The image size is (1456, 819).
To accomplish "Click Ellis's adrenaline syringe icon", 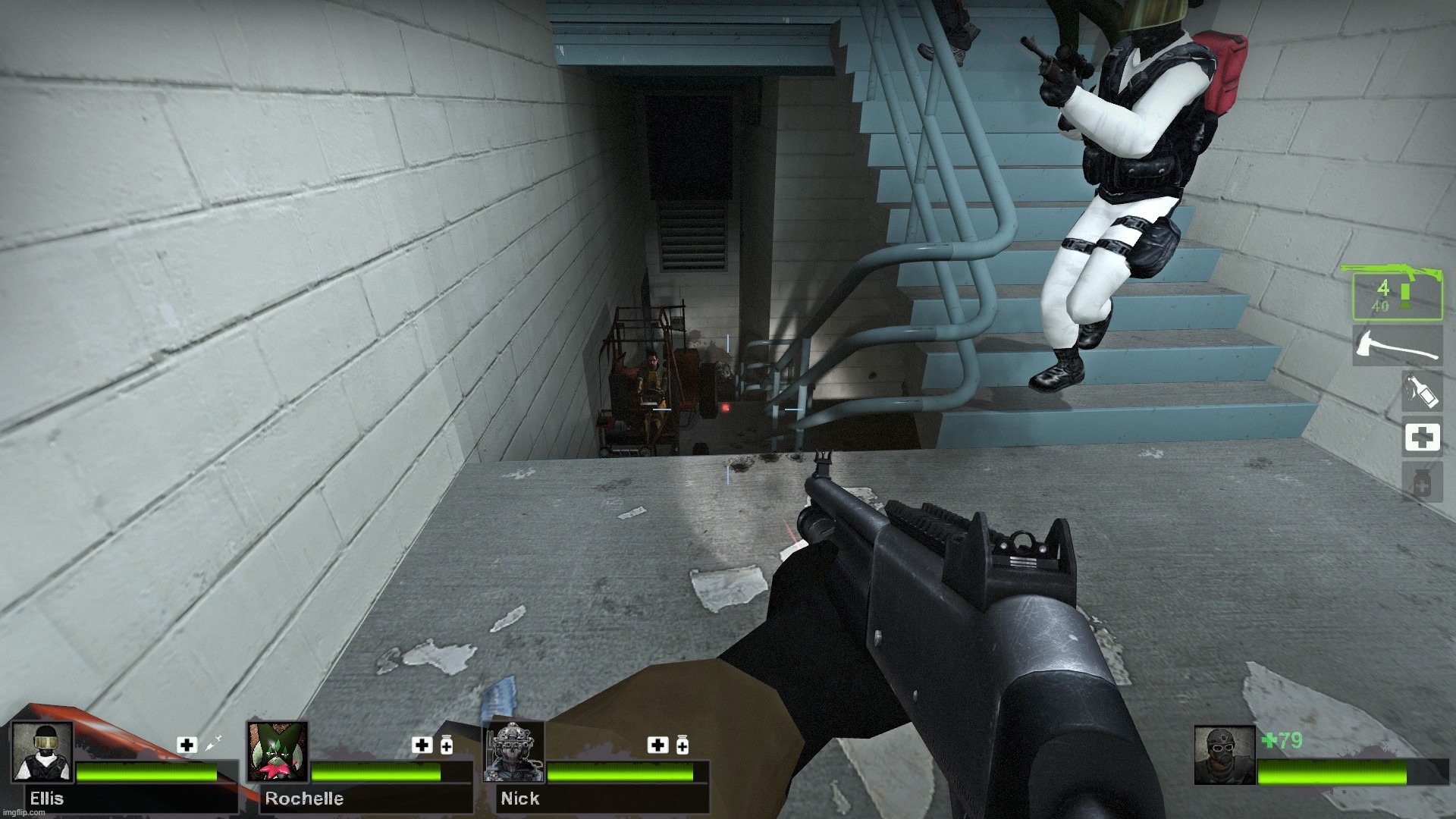I will [x=212, y=744].
